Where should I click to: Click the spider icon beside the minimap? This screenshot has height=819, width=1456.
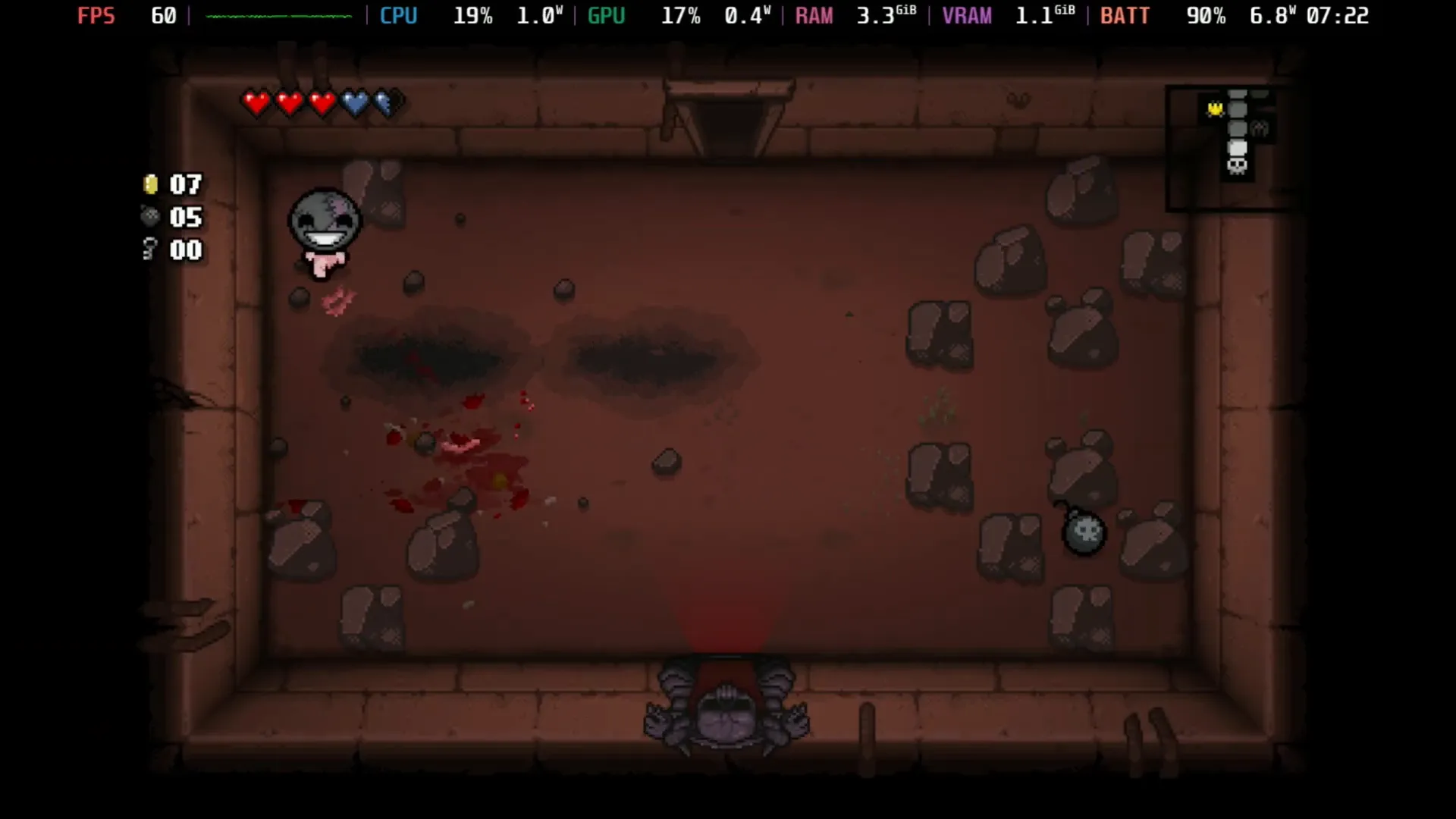pos(1260,129)
